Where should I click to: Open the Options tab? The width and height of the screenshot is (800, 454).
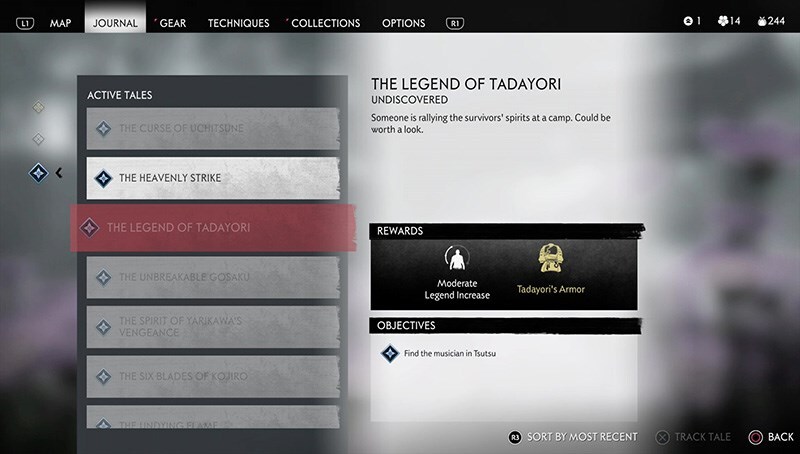pos(403,23)
